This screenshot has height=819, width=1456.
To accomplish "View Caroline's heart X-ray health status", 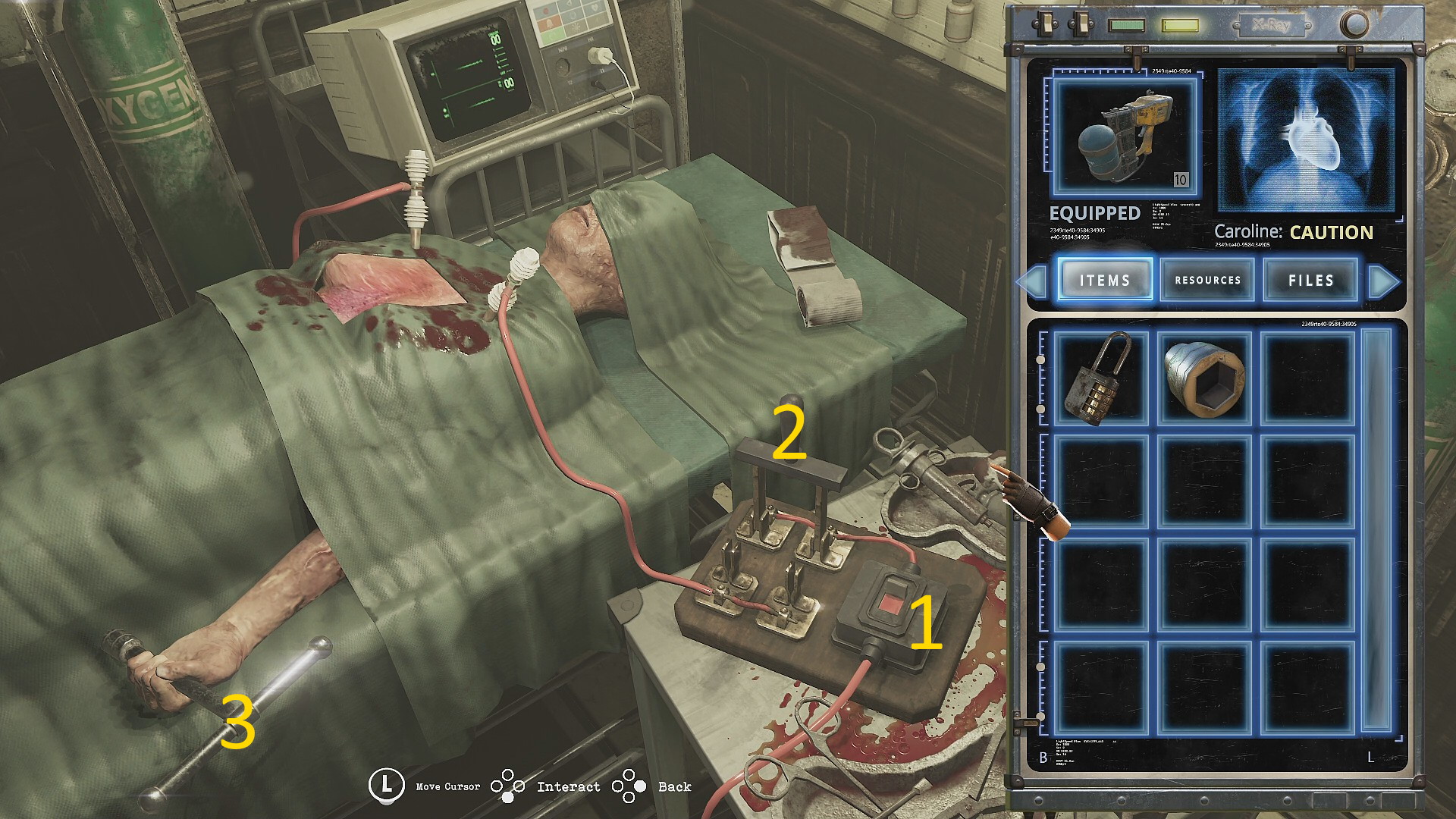I will click(1307, 140).
